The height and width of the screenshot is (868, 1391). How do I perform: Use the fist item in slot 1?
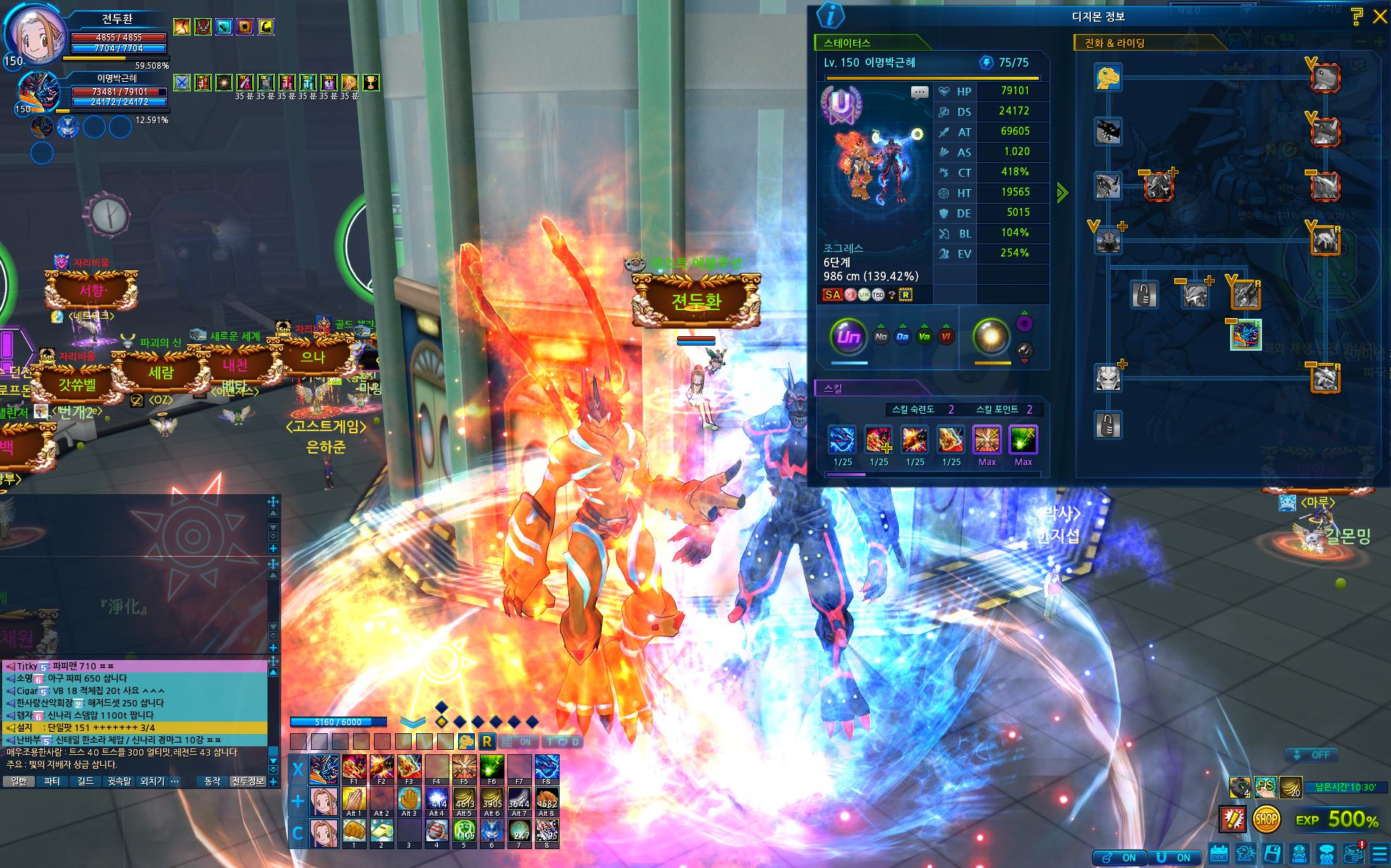tap(354, 831)
